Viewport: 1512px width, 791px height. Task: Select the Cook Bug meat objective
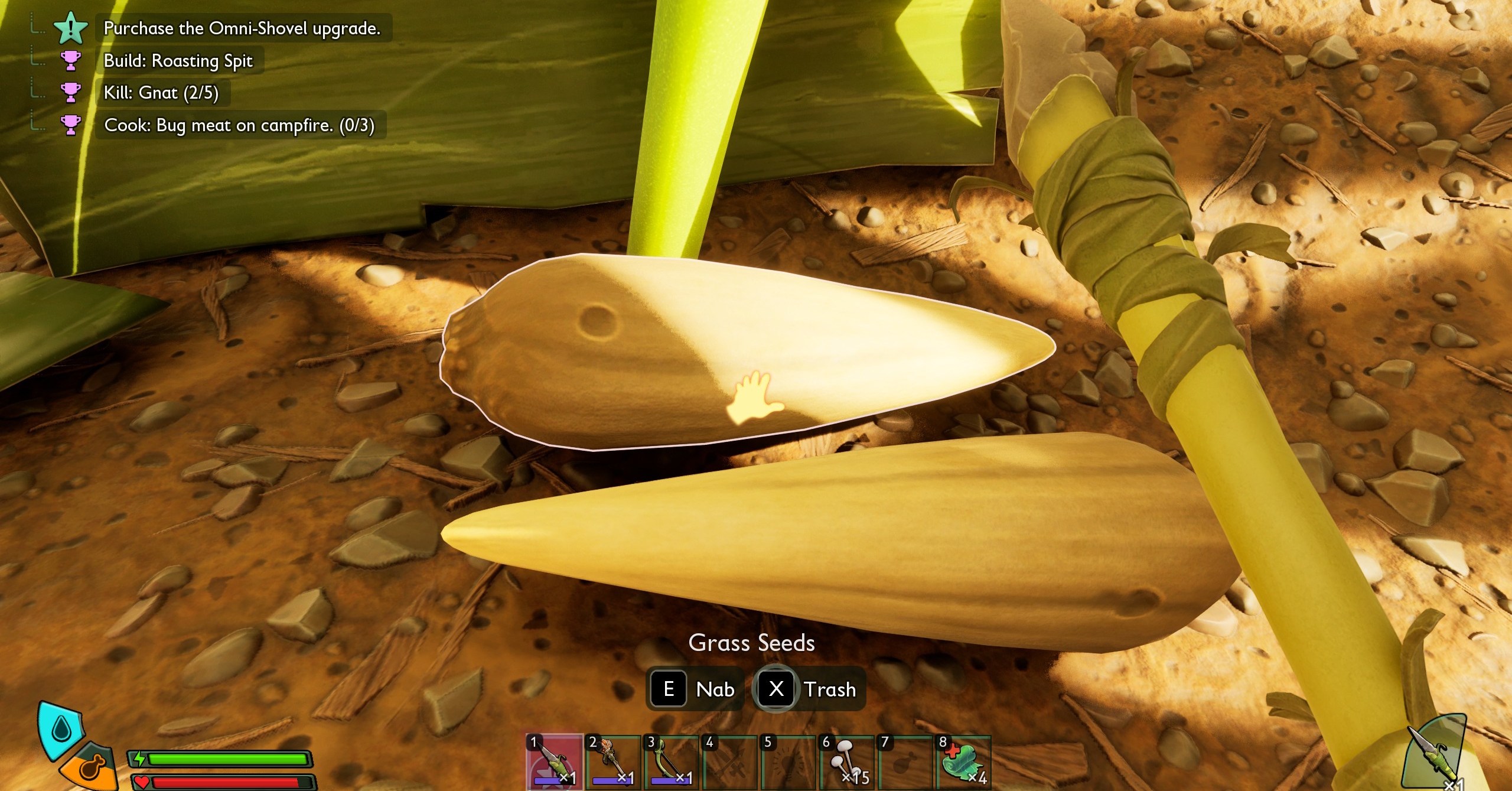pyautogui.click(x=239, y=125)
